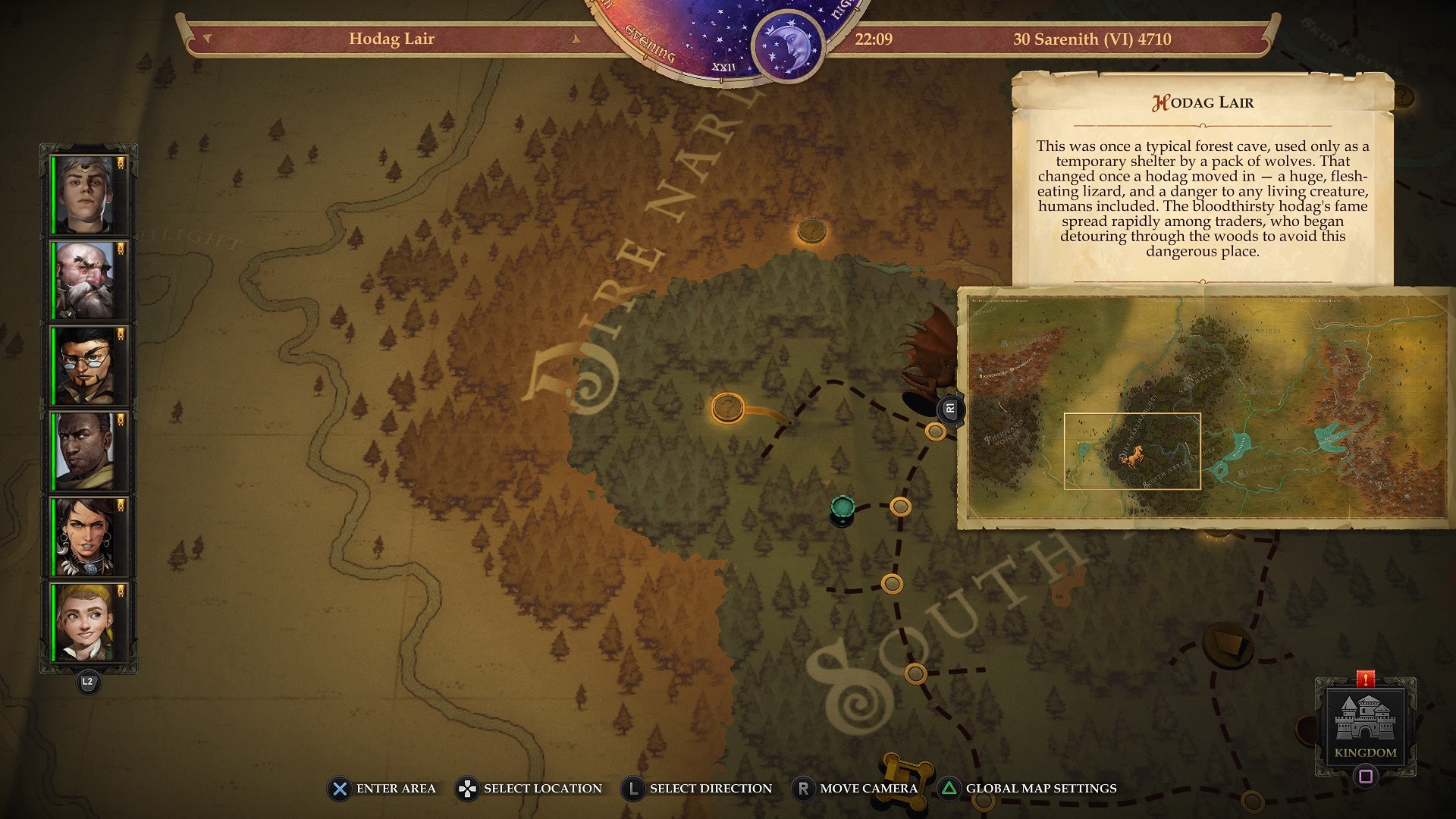This screenshot has height=819, width=1456.
Task: Click the region overview minimap
Action: pyautogui.click(x=1206, y=408)
